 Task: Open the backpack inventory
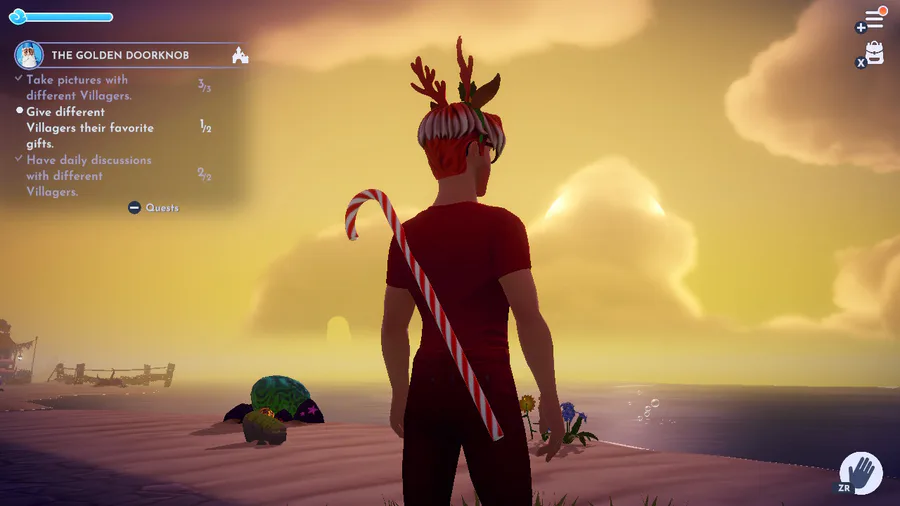coord(875,53)
